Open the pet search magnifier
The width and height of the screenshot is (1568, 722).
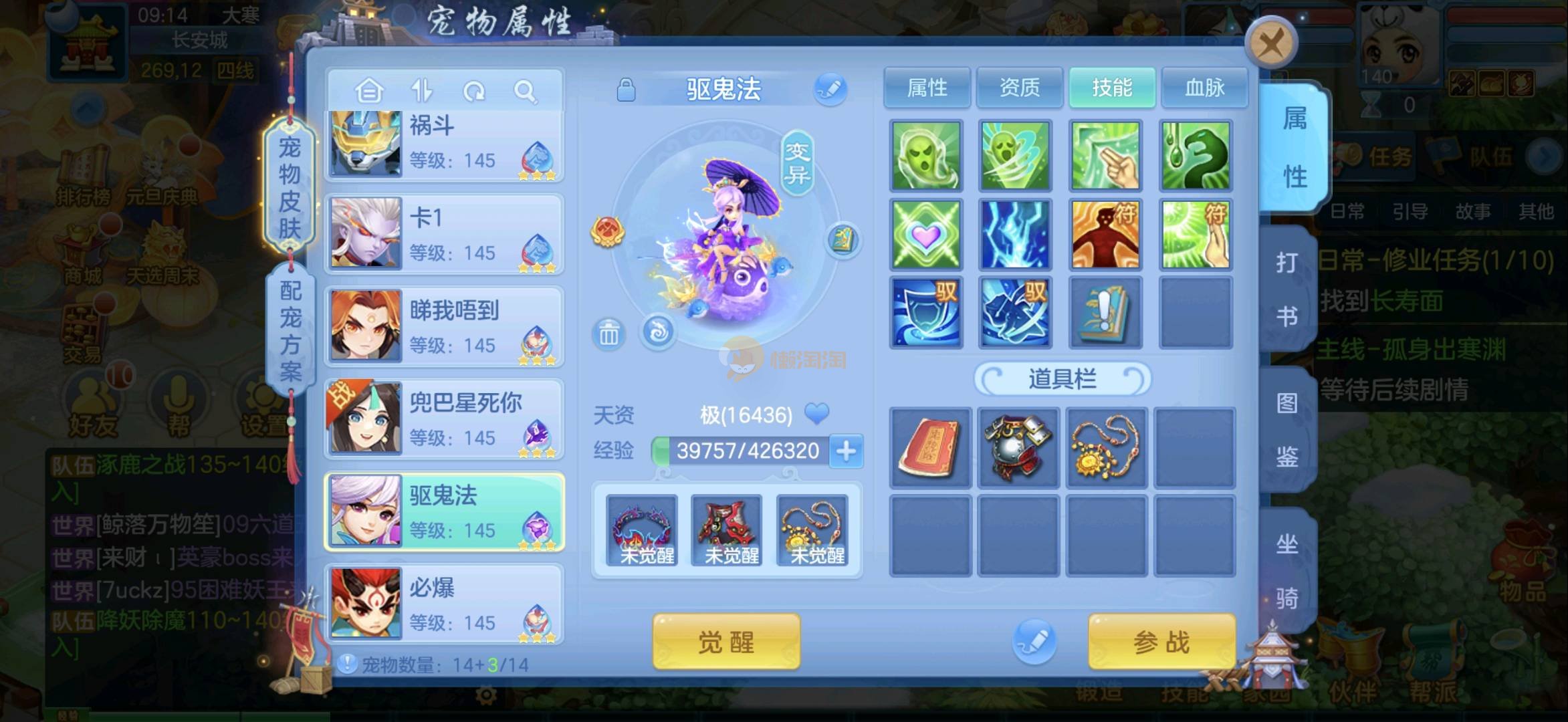coord(525,91)
